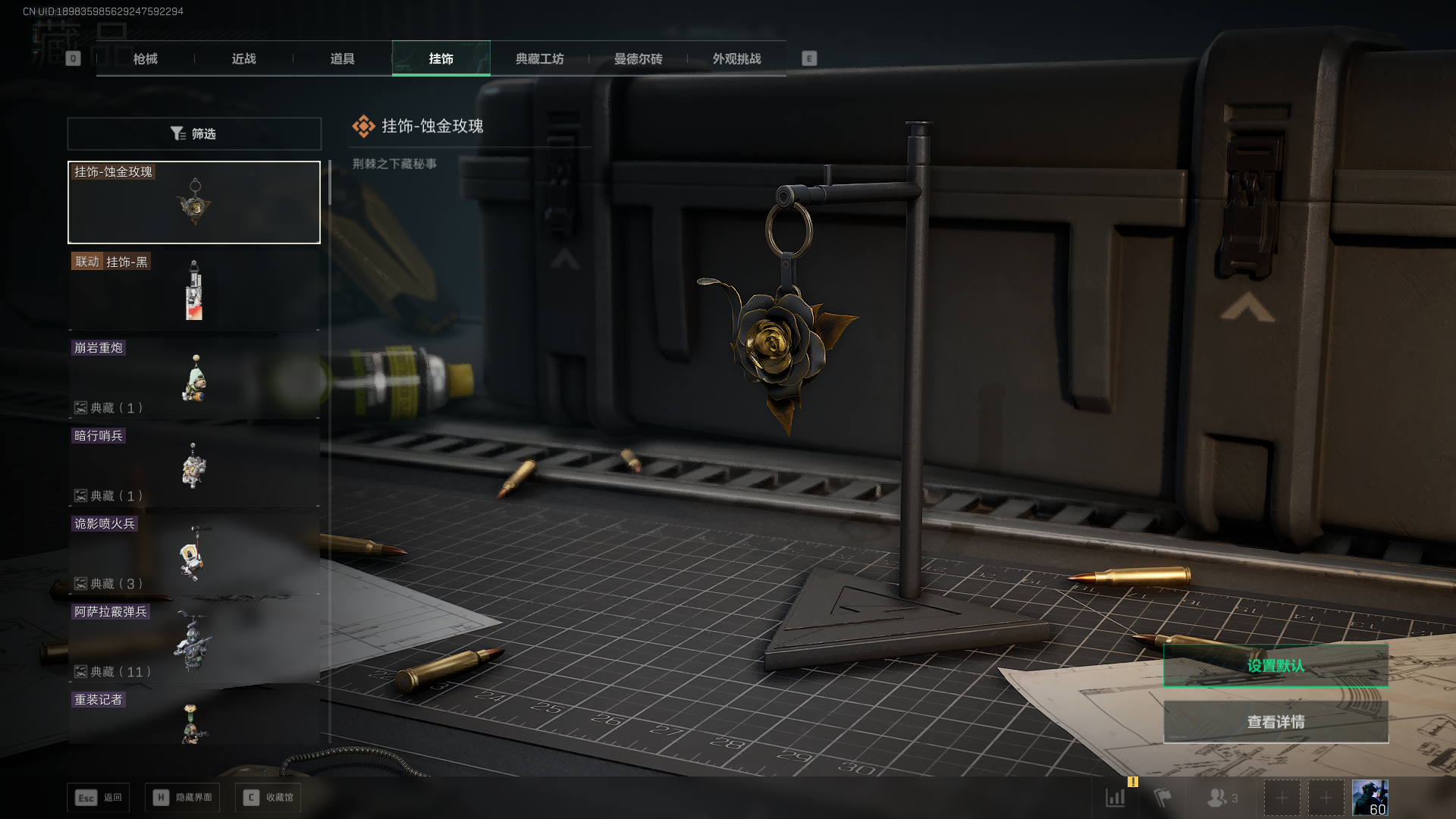Open the 筛选 filter button
Screen dimensions: 1456x819
coord(194,133)
